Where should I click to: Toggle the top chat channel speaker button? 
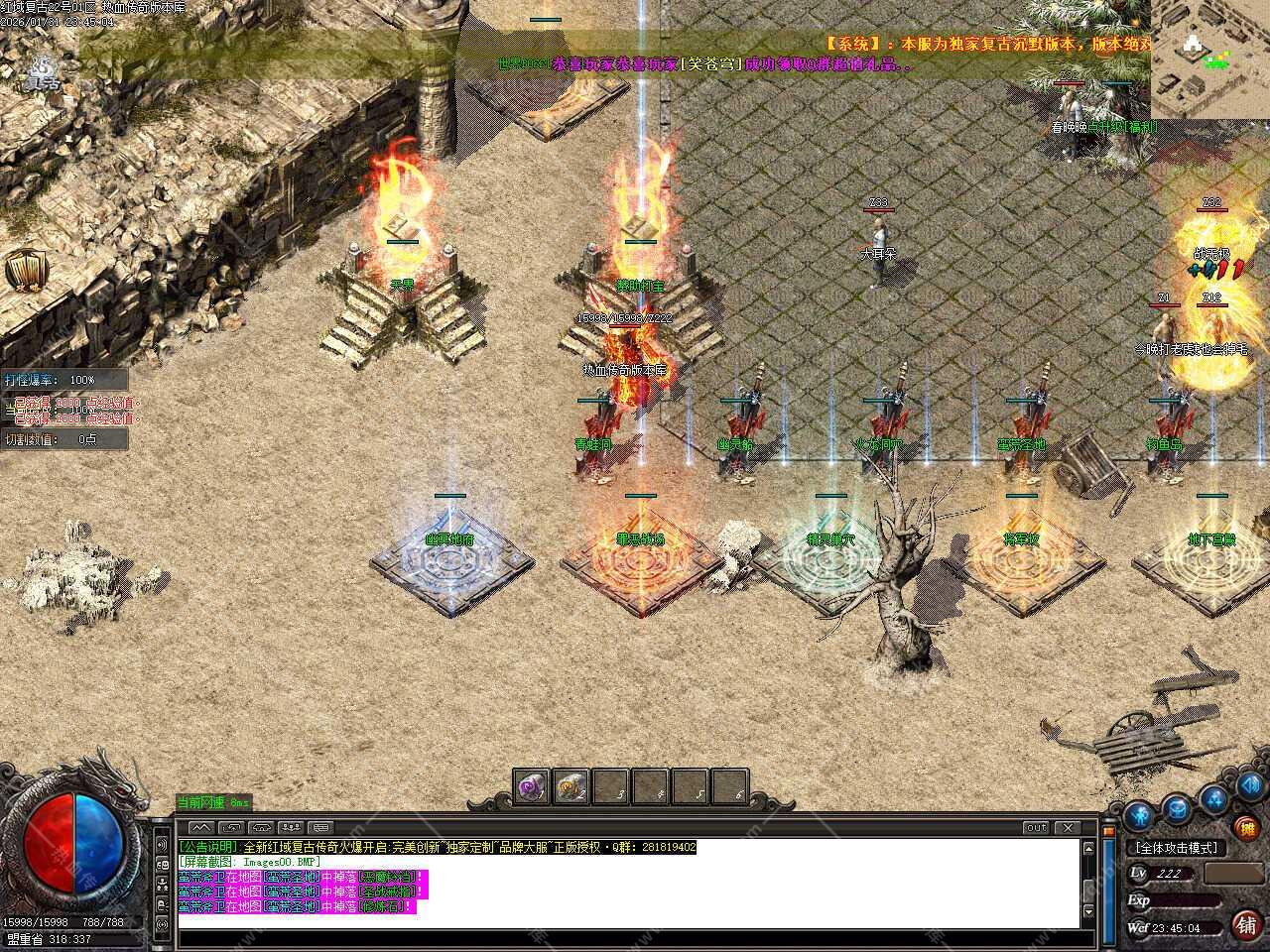(x=162, y=844)
